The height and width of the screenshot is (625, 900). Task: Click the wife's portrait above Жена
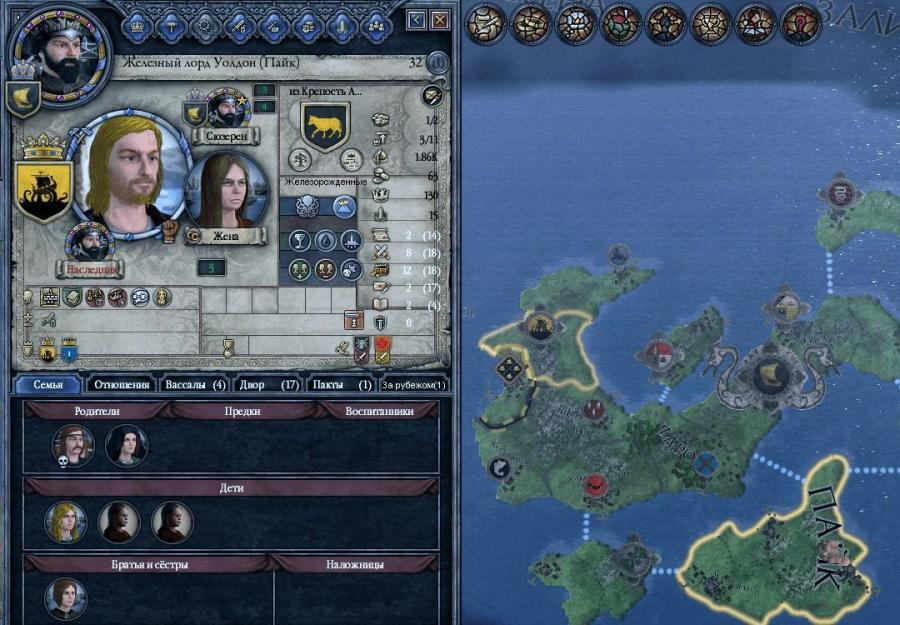(227, 191)
